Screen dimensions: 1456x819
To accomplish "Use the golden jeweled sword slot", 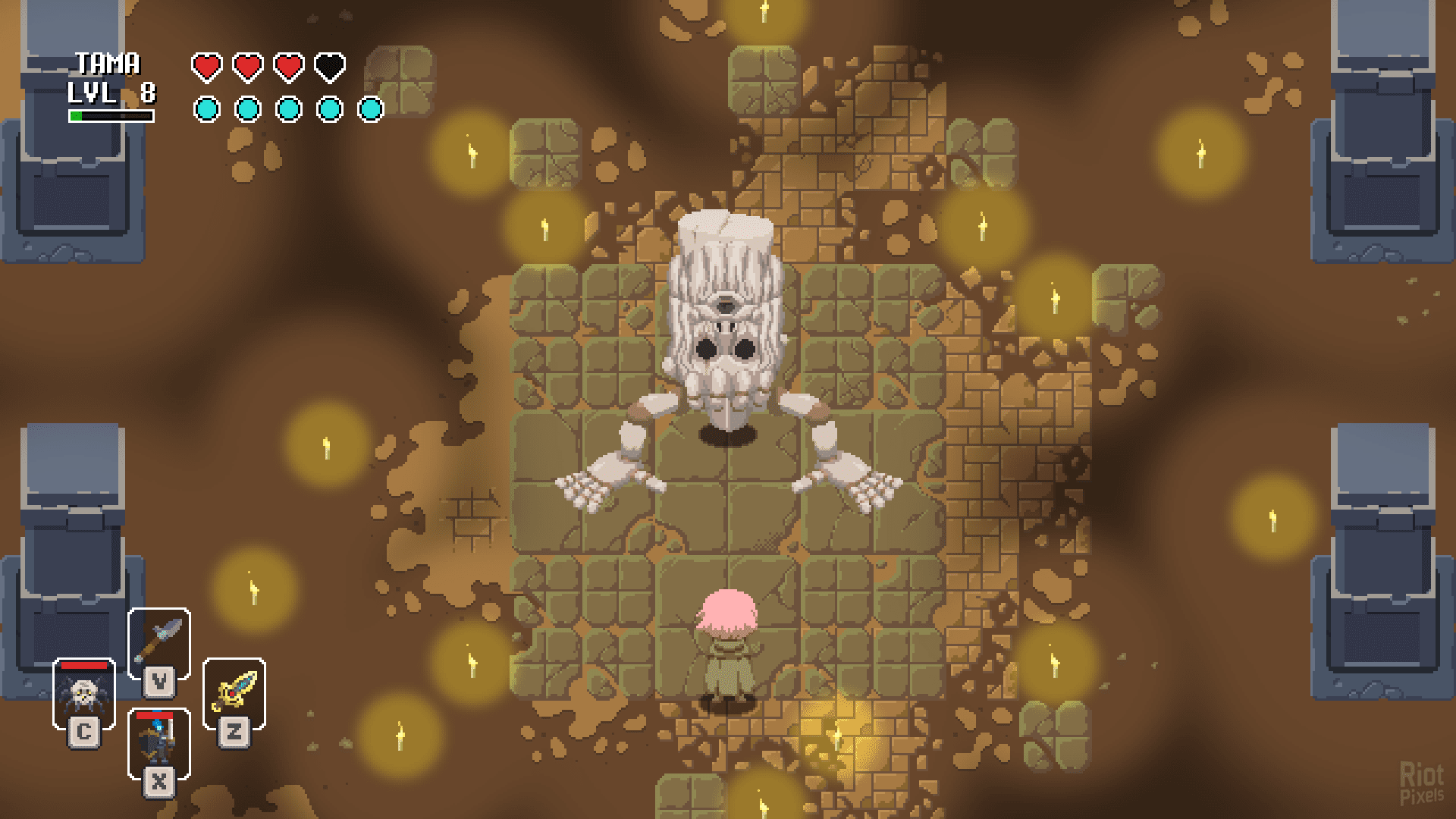I will (234, 692).
